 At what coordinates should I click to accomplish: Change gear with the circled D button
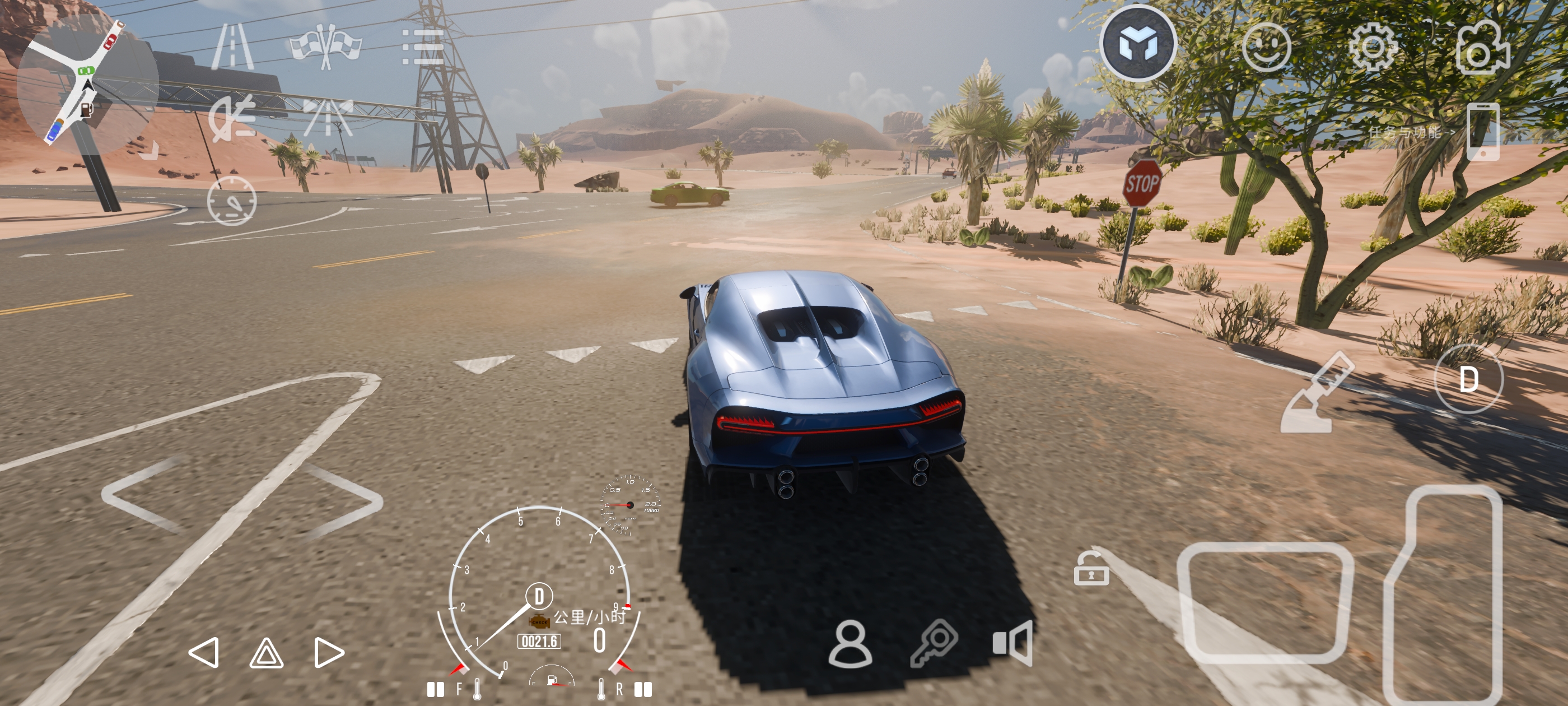pos(1468,379)
